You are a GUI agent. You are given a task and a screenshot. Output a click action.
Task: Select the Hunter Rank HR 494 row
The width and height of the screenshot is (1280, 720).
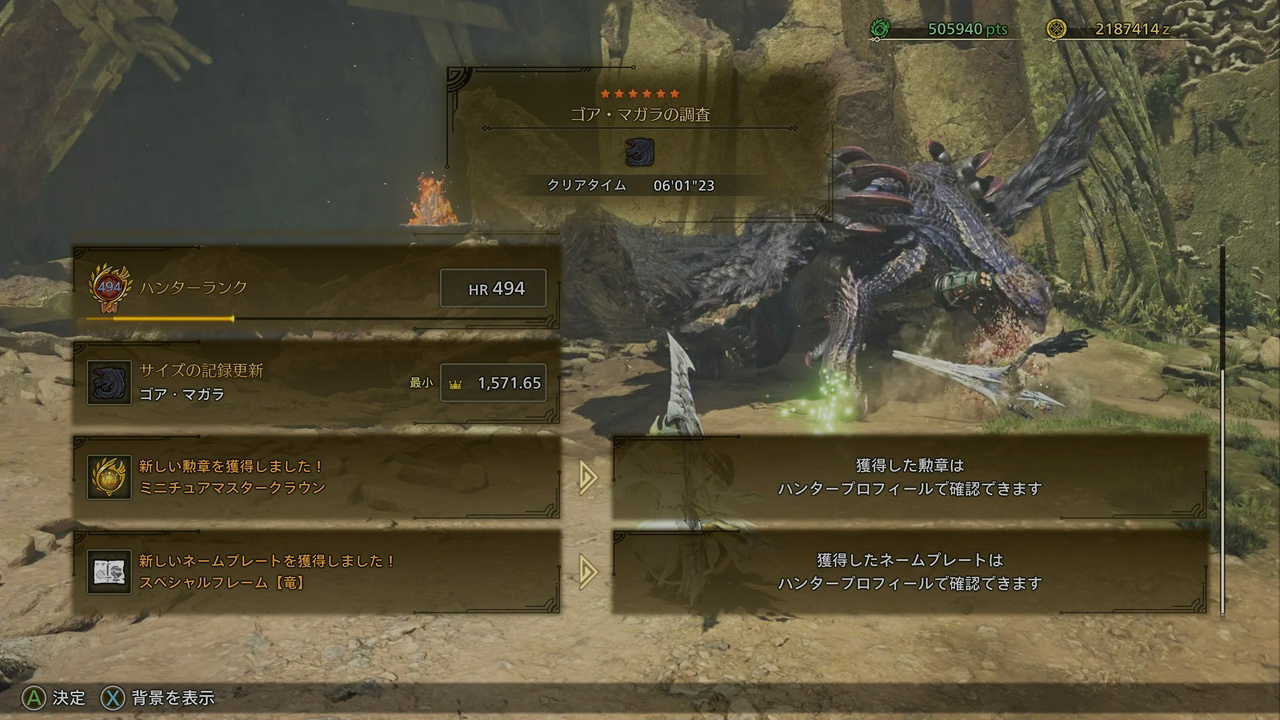coord(316,288)
